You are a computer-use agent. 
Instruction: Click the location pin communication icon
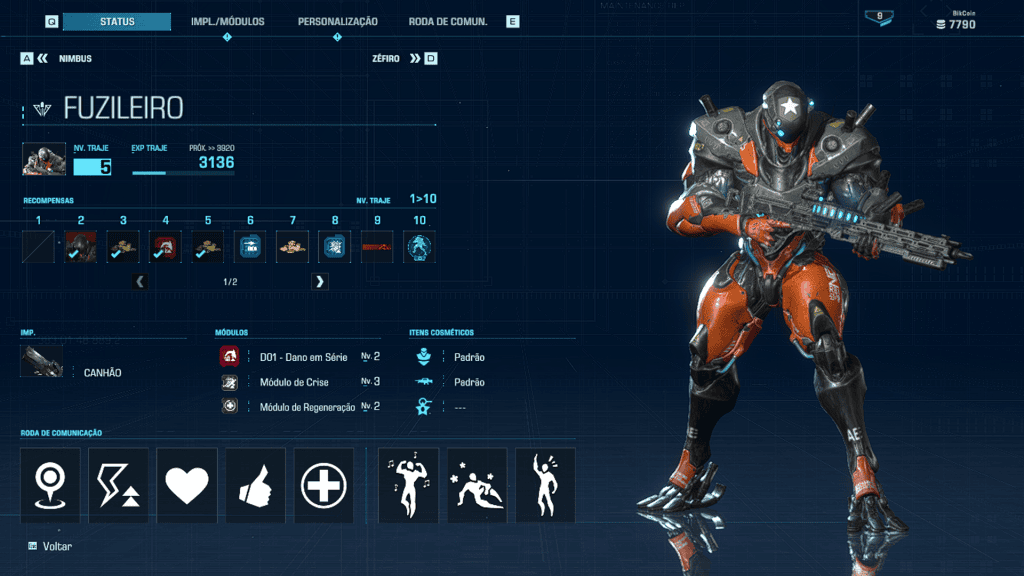pos(50,485)
